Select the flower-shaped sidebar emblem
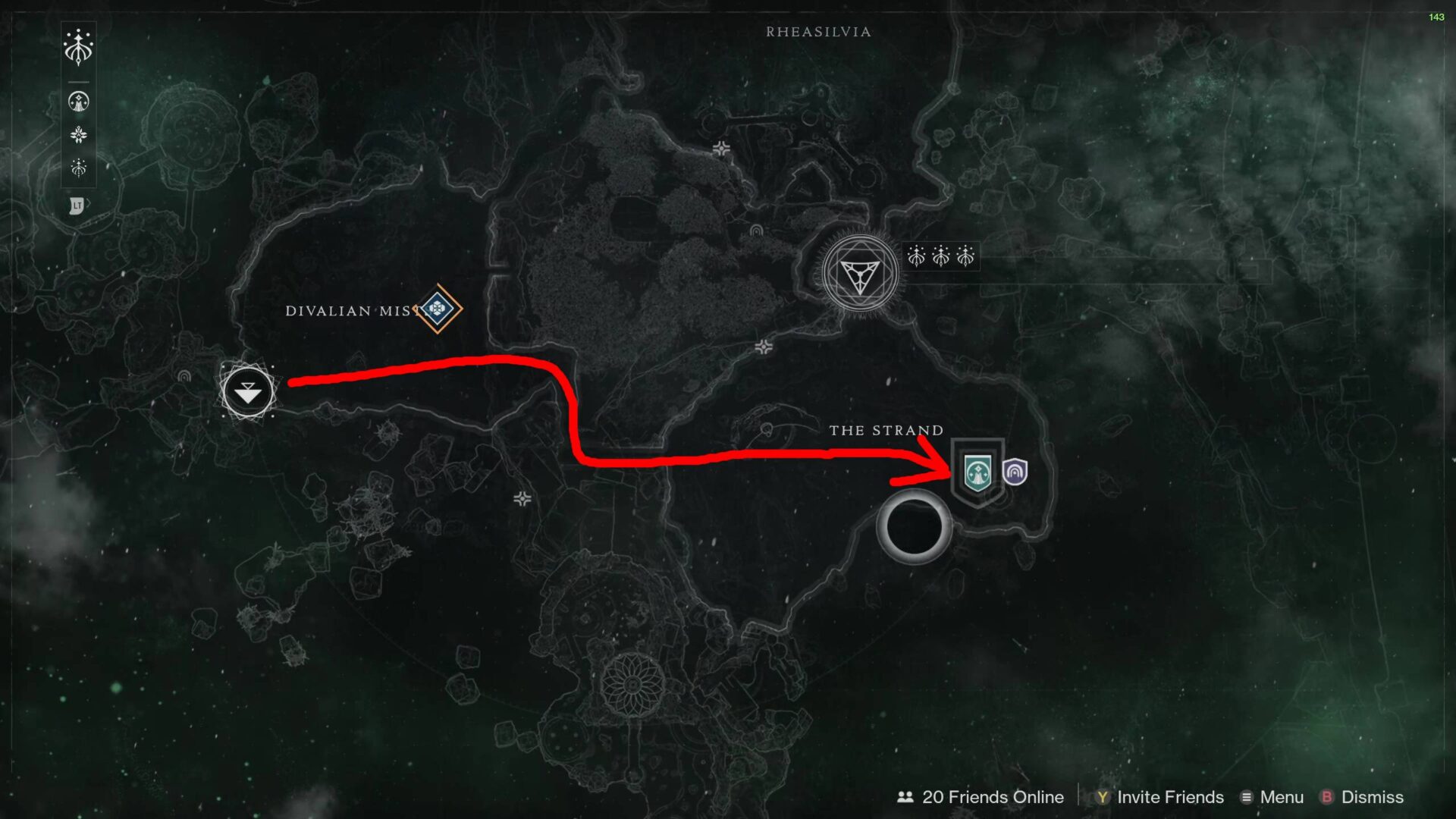The width and height of the screenshot is (1456, 819). tap(77, 134)
